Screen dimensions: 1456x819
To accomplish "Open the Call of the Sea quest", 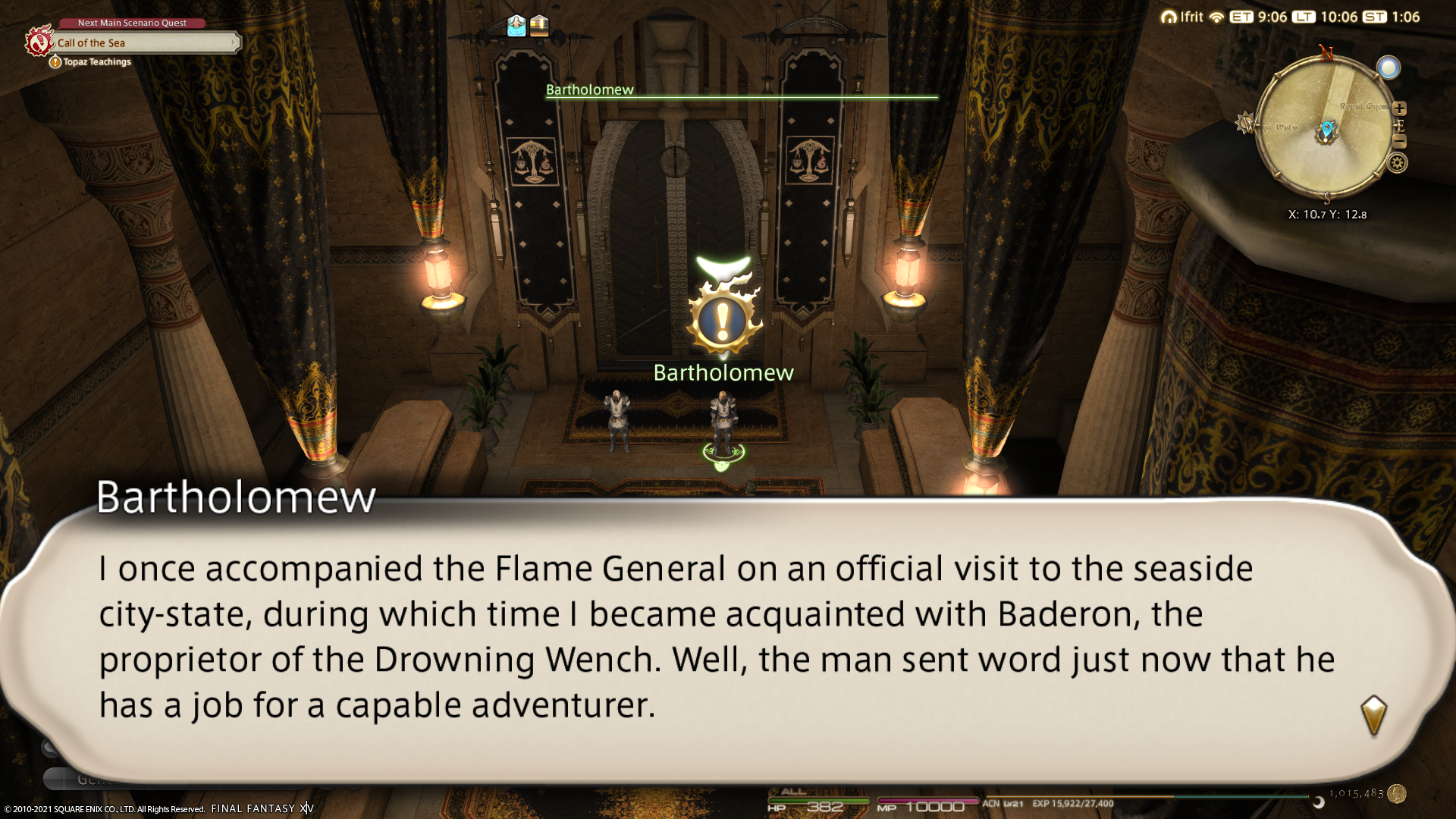I will pos(144,43).
